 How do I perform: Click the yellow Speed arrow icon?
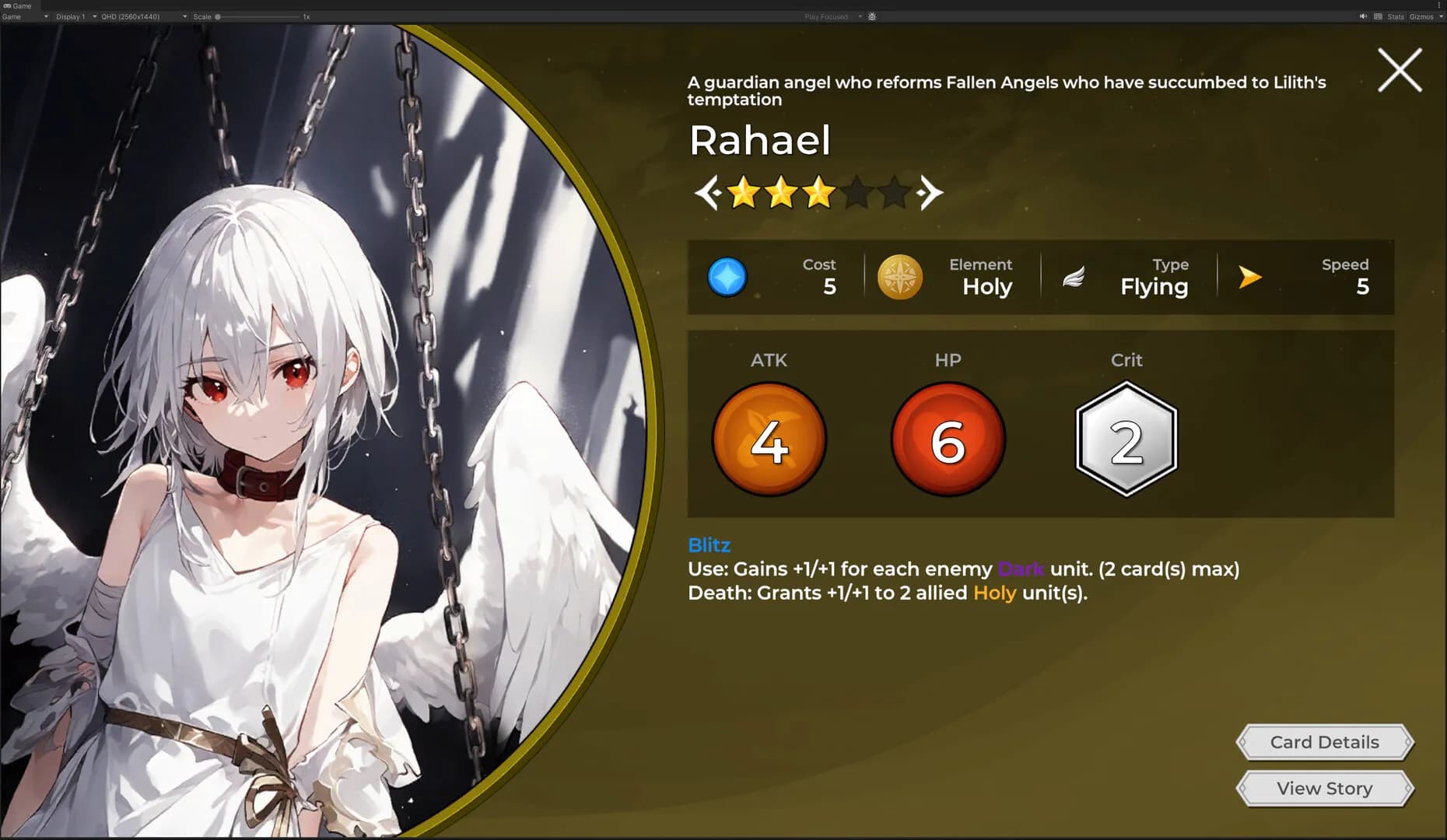[1250, 276]
